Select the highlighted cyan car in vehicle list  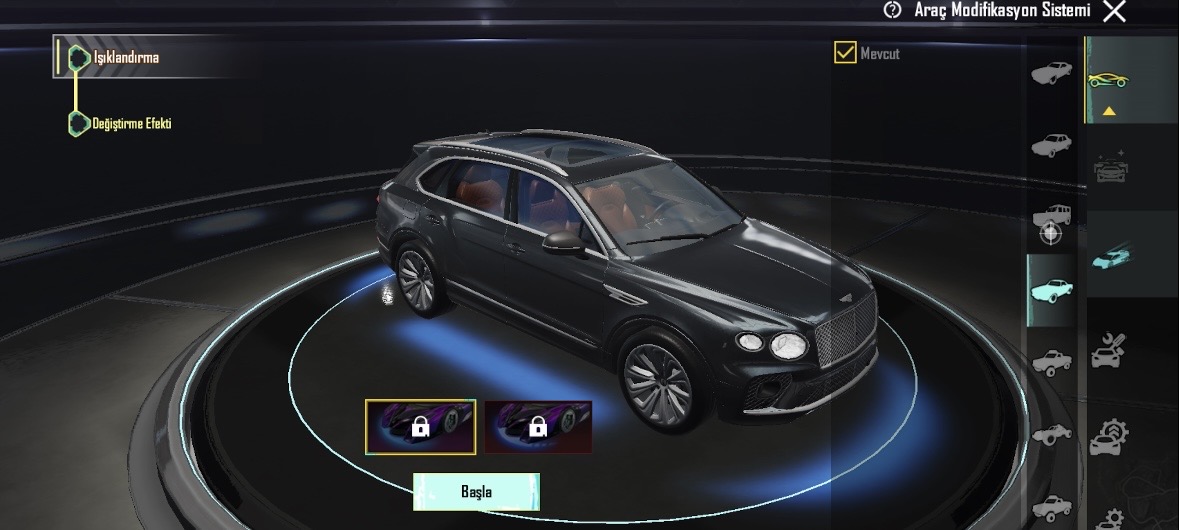pos(1051,291)
